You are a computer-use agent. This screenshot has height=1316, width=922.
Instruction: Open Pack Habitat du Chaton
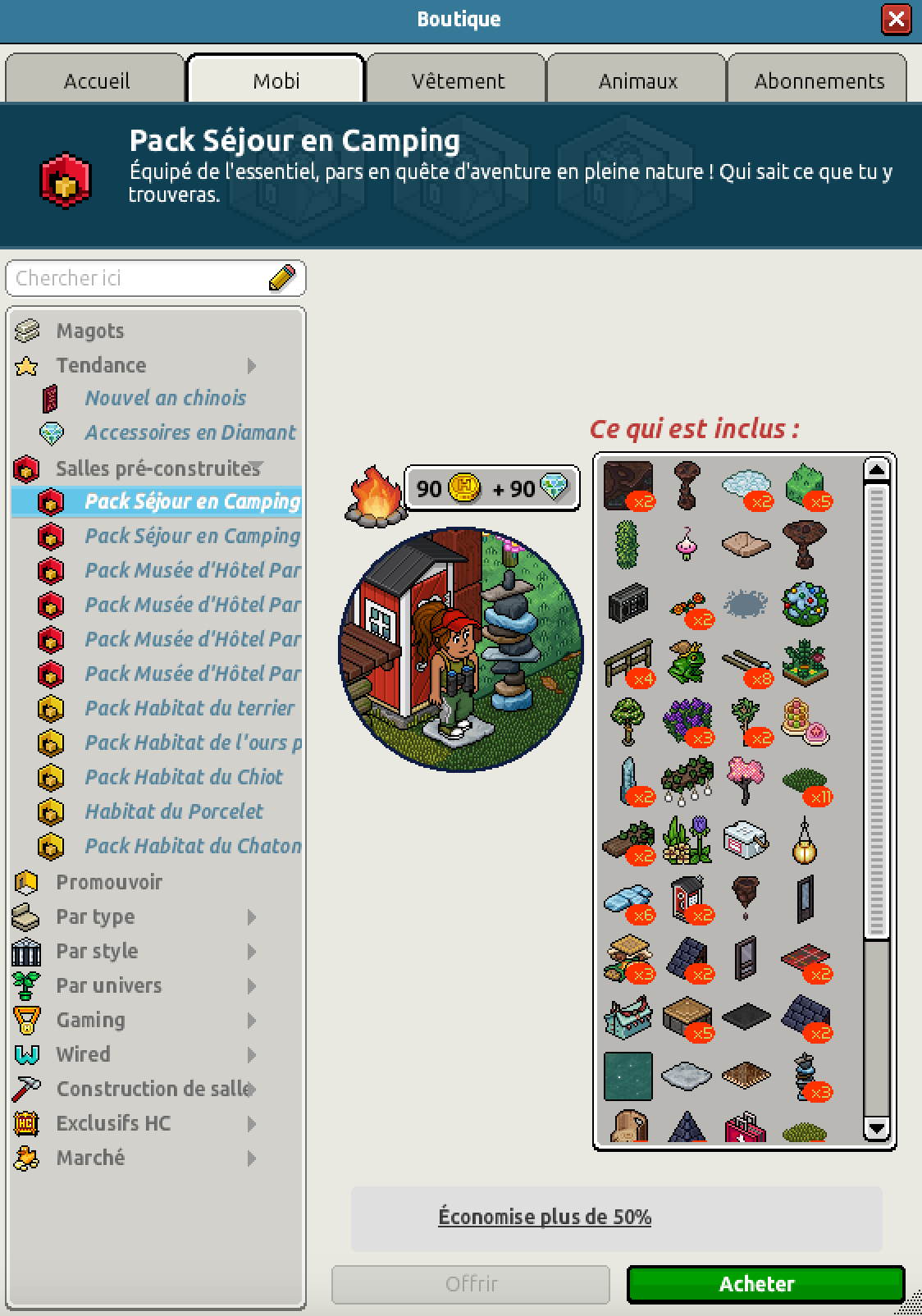tap(193, 846)
